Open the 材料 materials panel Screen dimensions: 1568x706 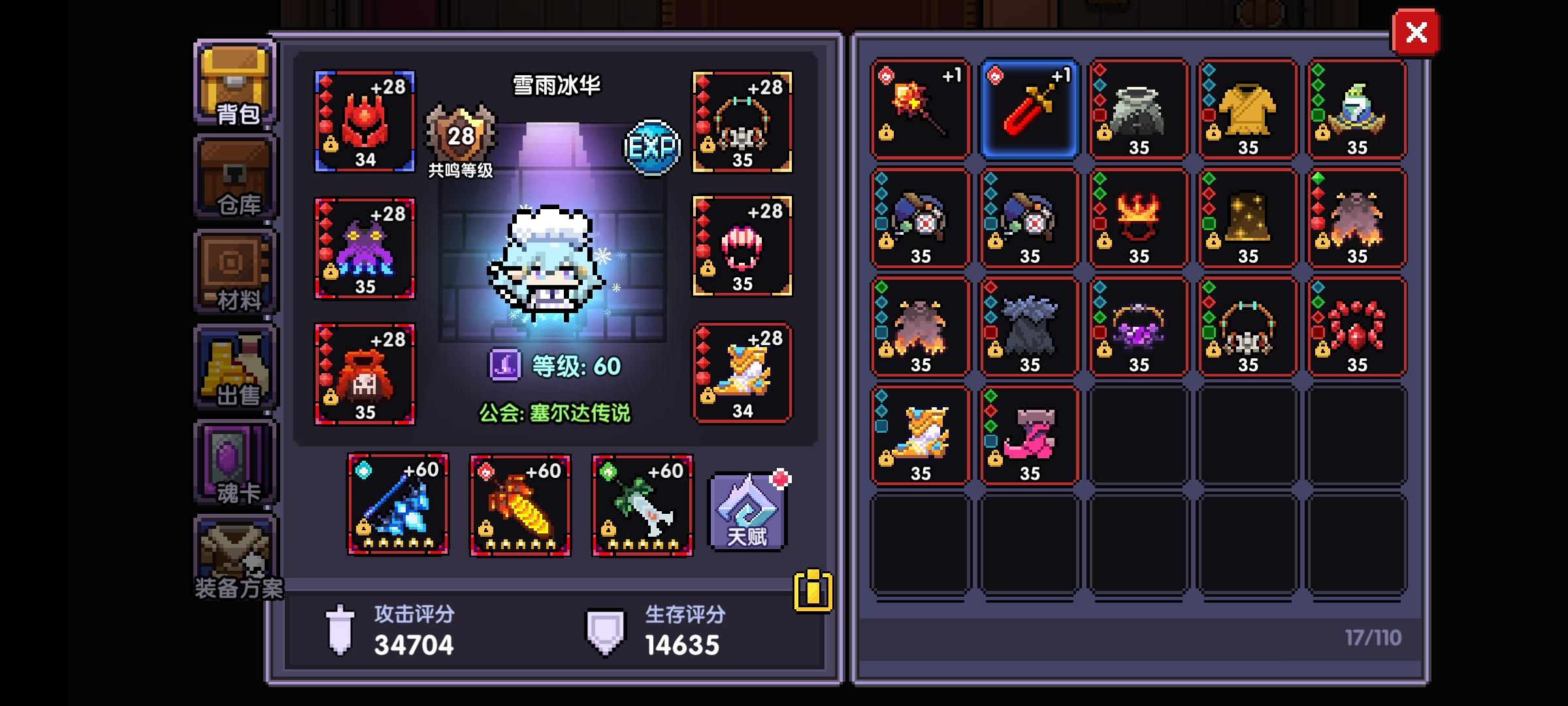tap(234, 275)
